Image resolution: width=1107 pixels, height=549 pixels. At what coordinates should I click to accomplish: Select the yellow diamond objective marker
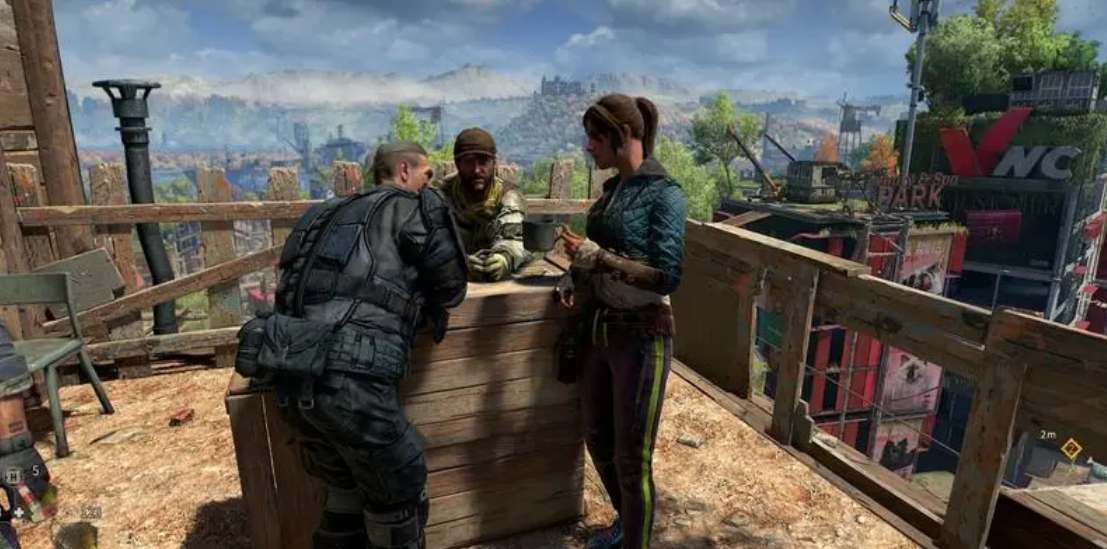click(x=1071, y=449)
